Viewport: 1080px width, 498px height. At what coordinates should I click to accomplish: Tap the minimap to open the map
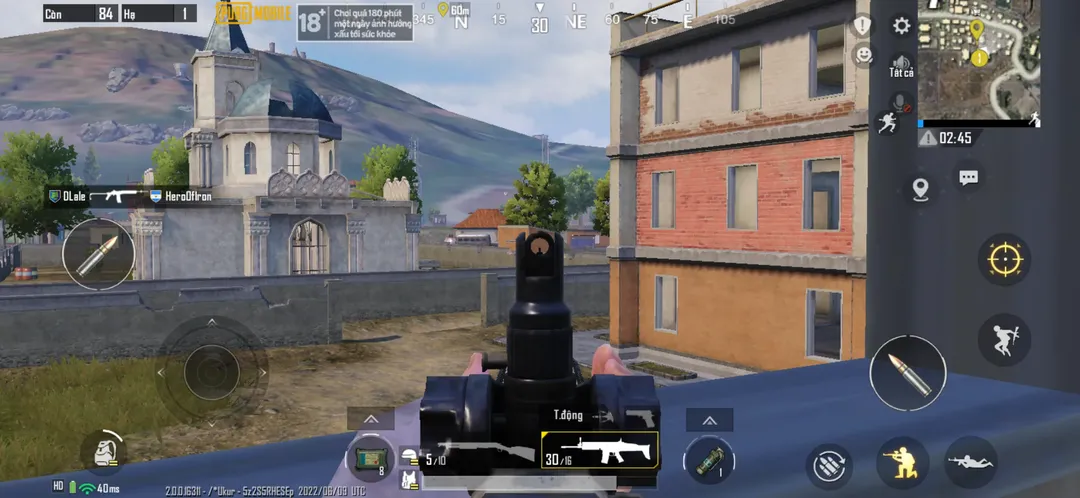coord(978,61)
